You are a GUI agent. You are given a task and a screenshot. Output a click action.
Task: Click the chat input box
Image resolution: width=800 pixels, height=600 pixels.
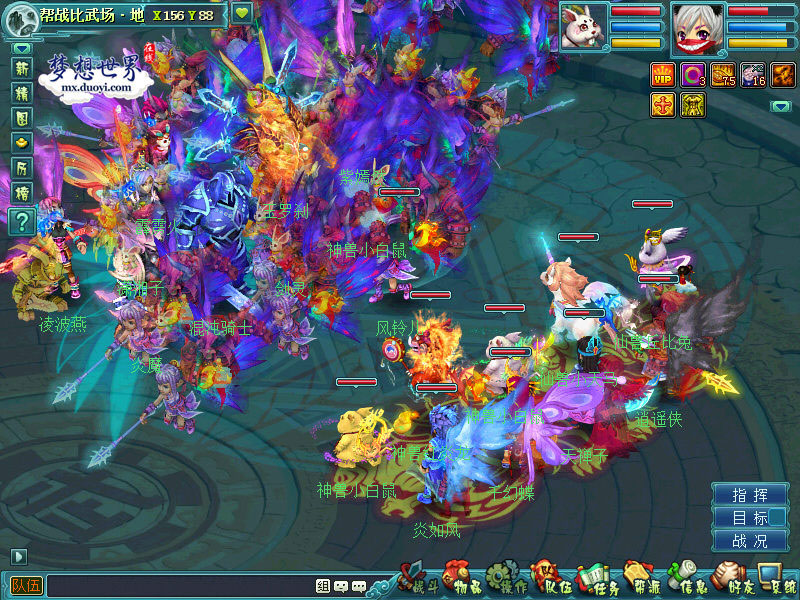pyautogui.click(x=180, y=586)
